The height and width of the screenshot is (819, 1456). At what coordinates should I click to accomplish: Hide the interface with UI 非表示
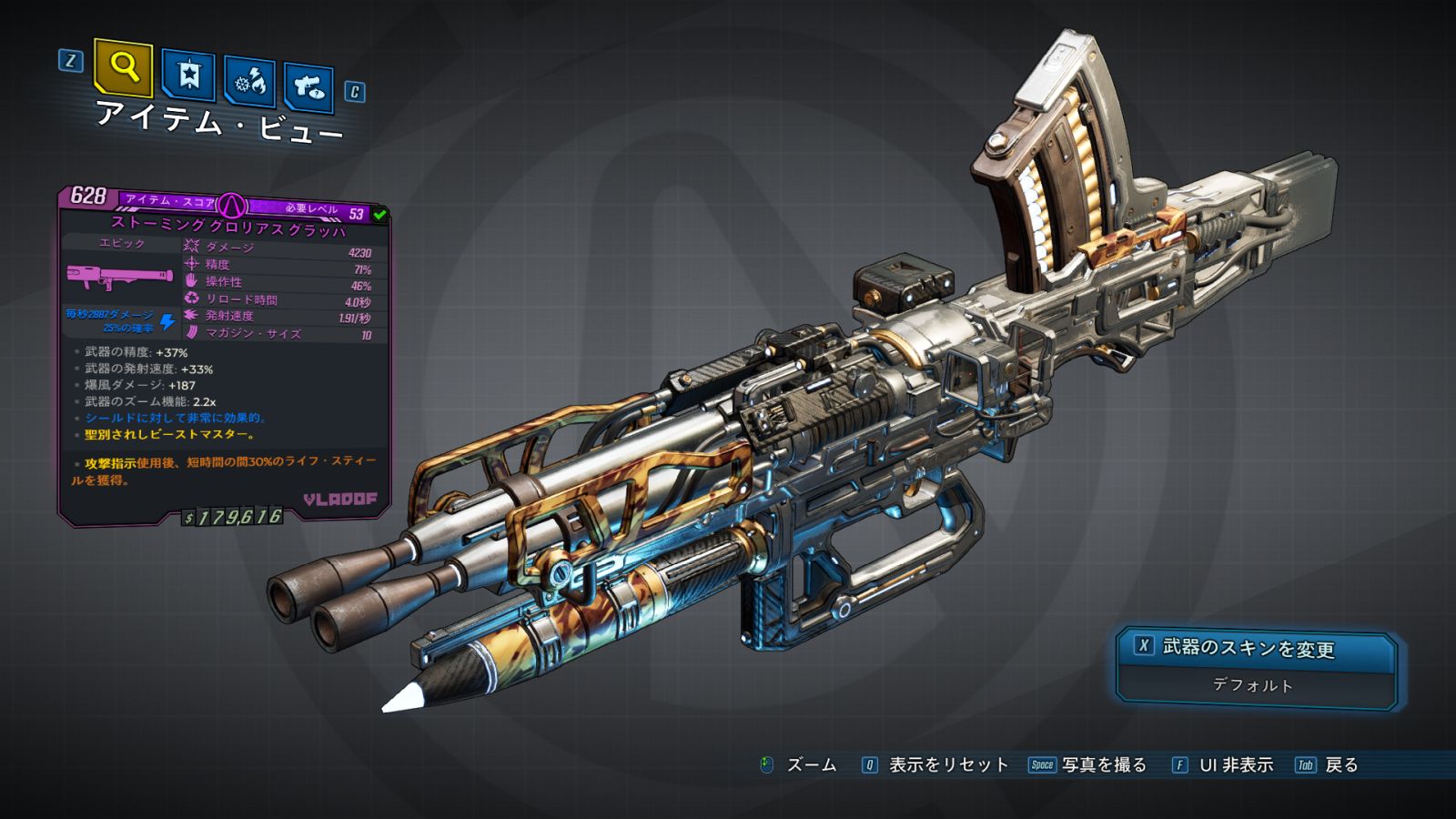pos(1234,765)
